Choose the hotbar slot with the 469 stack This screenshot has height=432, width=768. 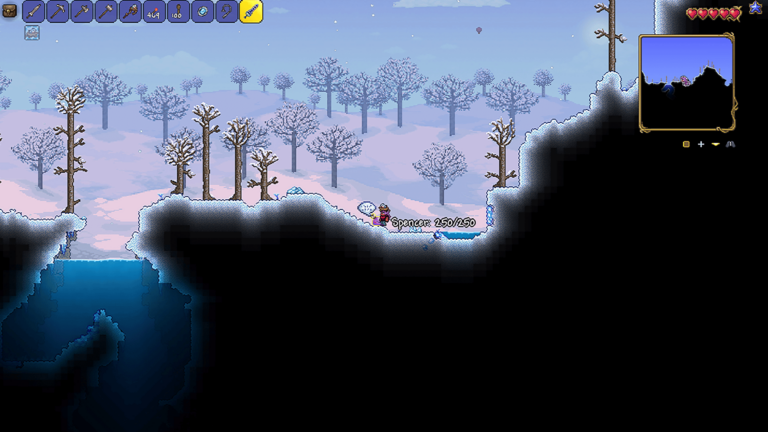pyautogui.click(x=154, y=12)
